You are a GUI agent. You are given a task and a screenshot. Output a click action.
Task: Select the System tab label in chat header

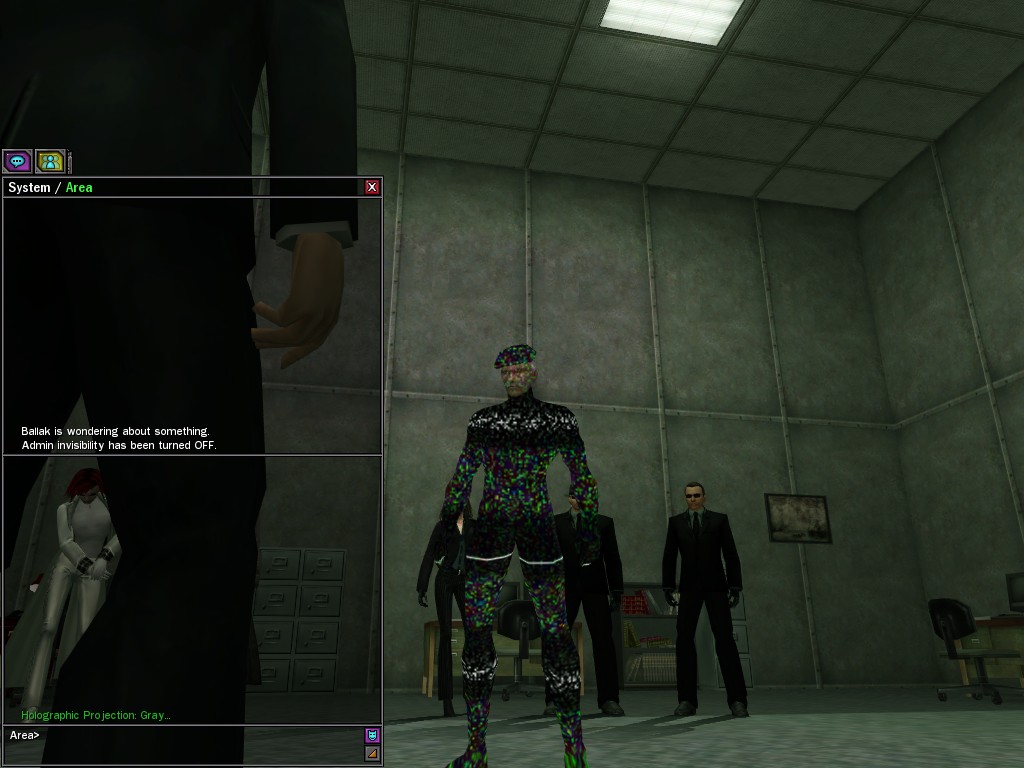[x=29, y=188]
